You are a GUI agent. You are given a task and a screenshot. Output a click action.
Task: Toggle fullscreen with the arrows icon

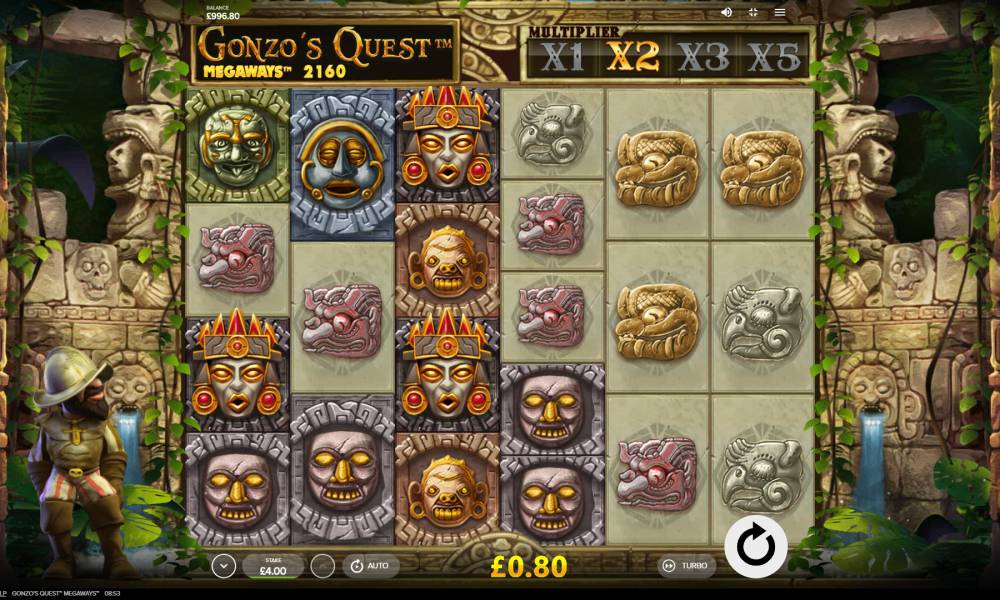click(x=753, y=12)
